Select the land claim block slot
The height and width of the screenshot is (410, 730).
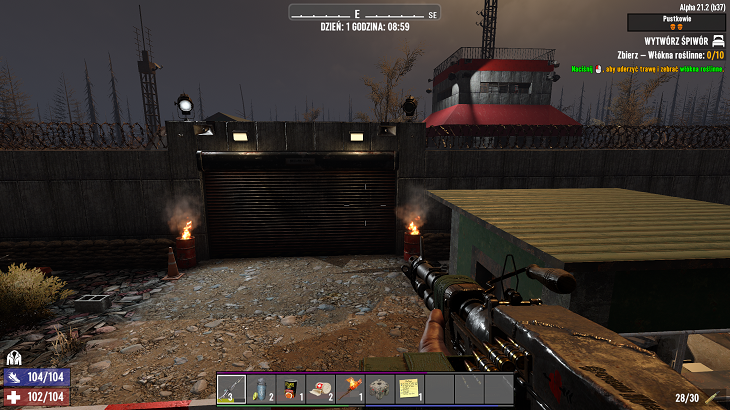tap(379, 388)
